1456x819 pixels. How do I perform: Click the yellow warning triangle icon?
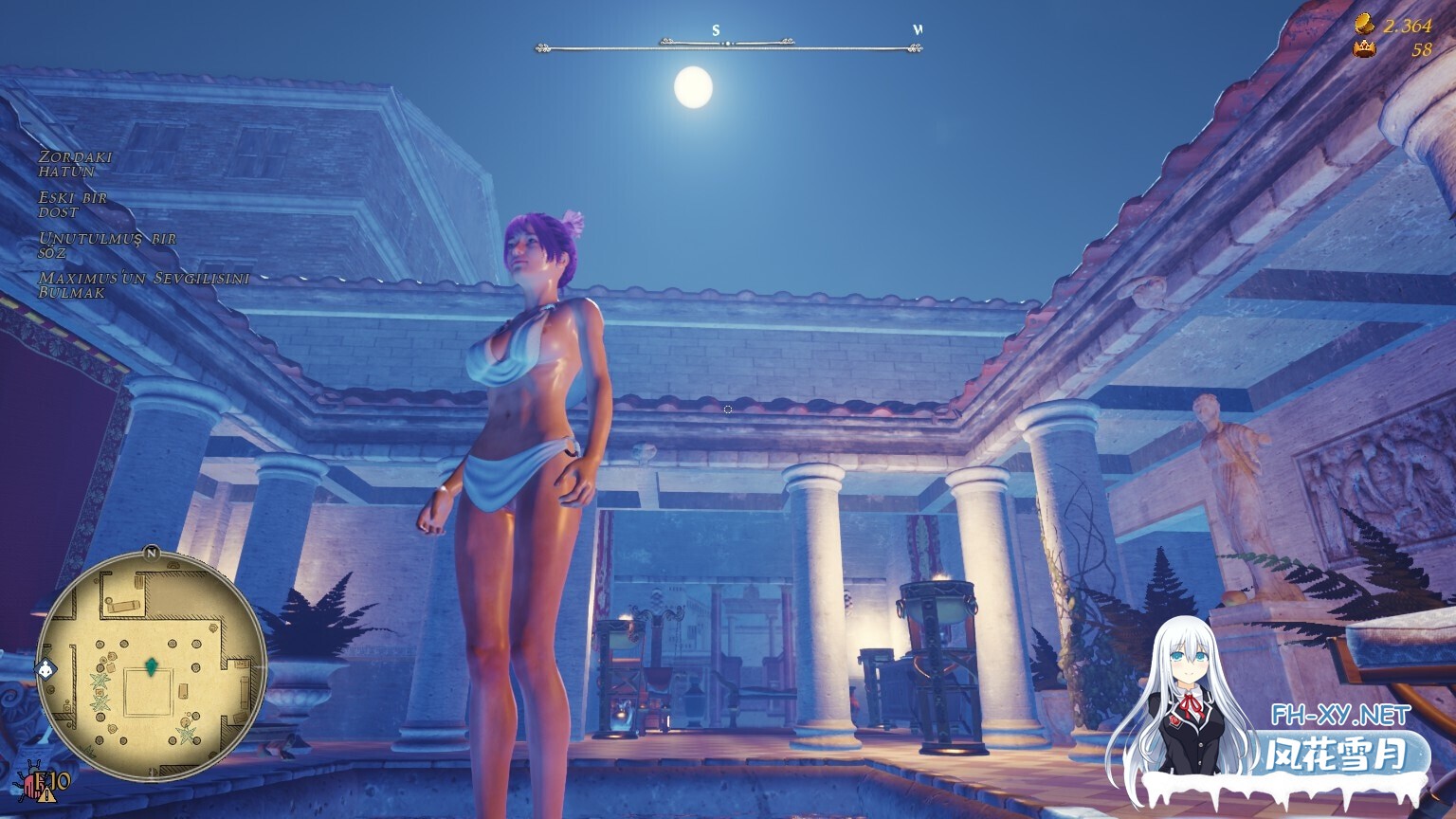pos(45,794)
